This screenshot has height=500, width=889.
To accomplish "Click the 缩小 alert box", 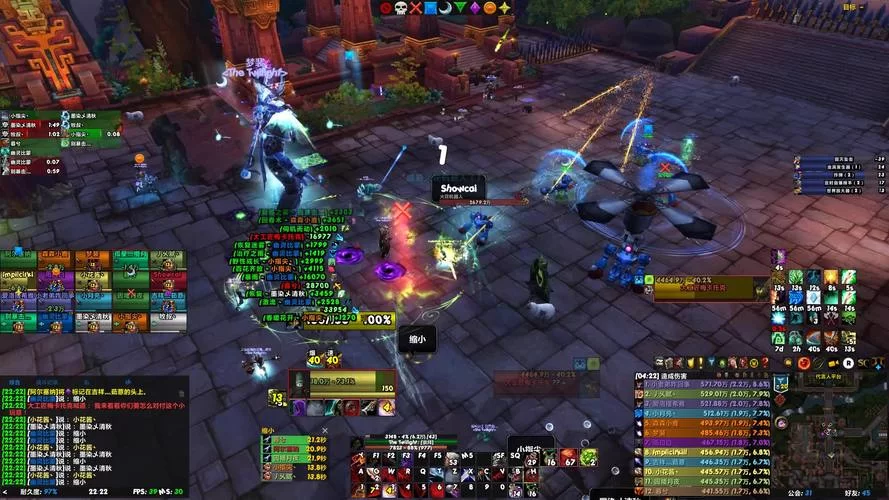I will pos(417,340).
